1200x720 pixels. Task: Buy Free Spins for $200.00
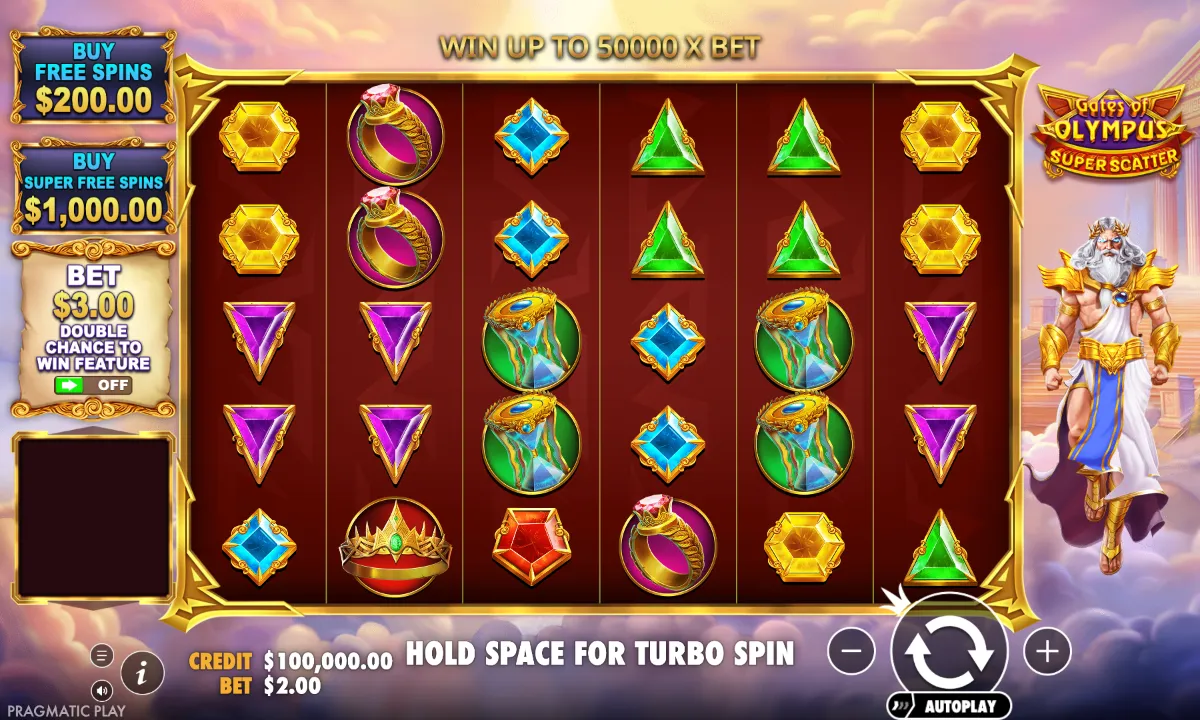click(x=94, y=76)
